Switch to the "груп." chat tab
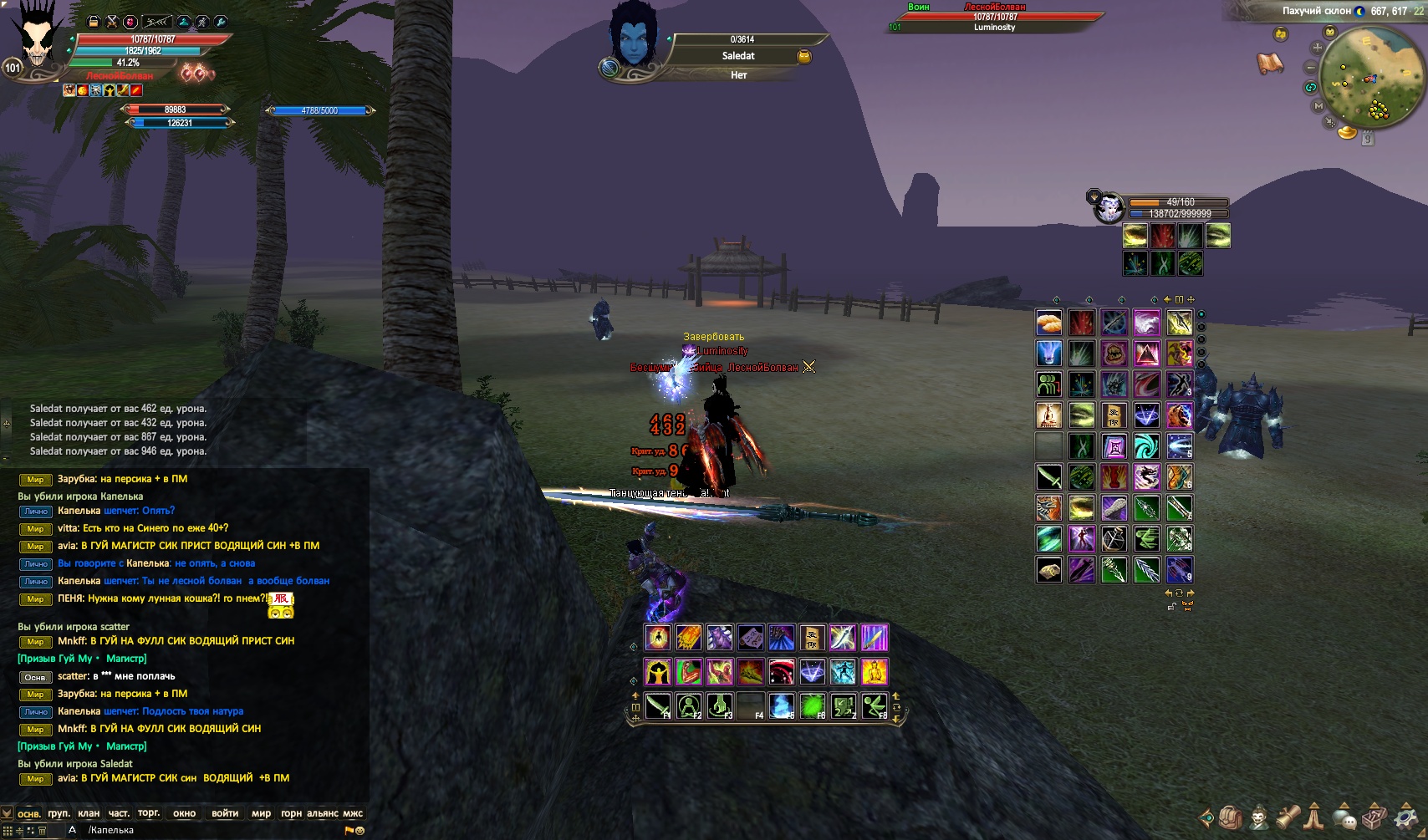This screenshot has height=840, width=1428. coord(59,813)
